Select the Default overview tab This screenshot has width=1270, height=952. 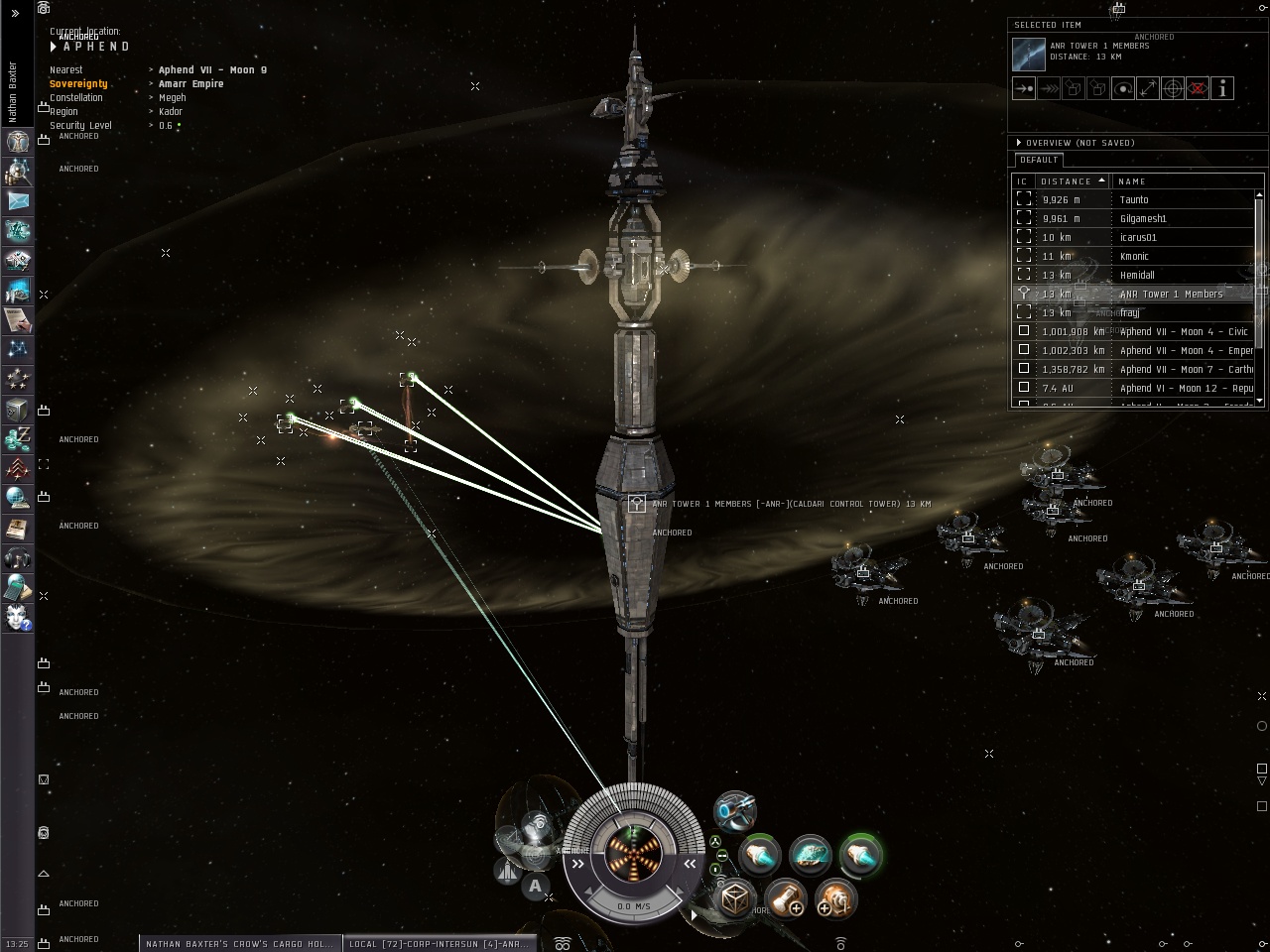(x=1039, y=160)
